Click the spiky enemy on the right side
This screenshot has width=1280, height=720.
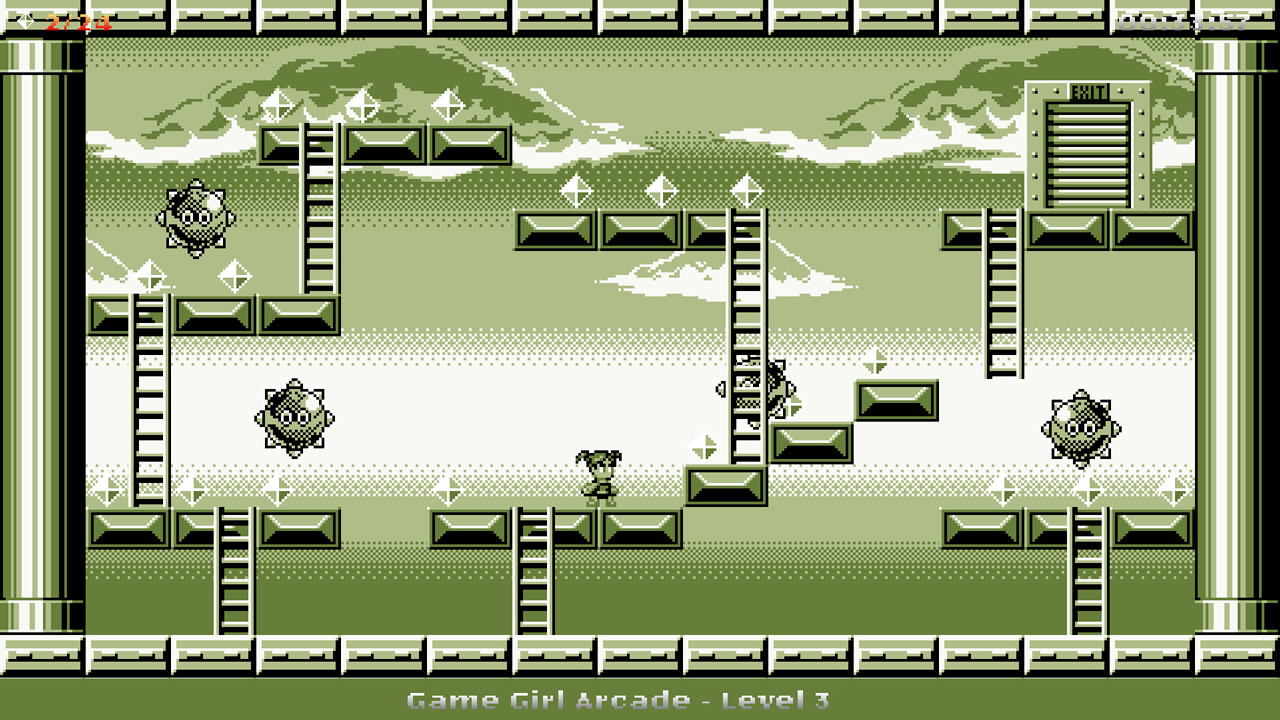click(1083, 430)
